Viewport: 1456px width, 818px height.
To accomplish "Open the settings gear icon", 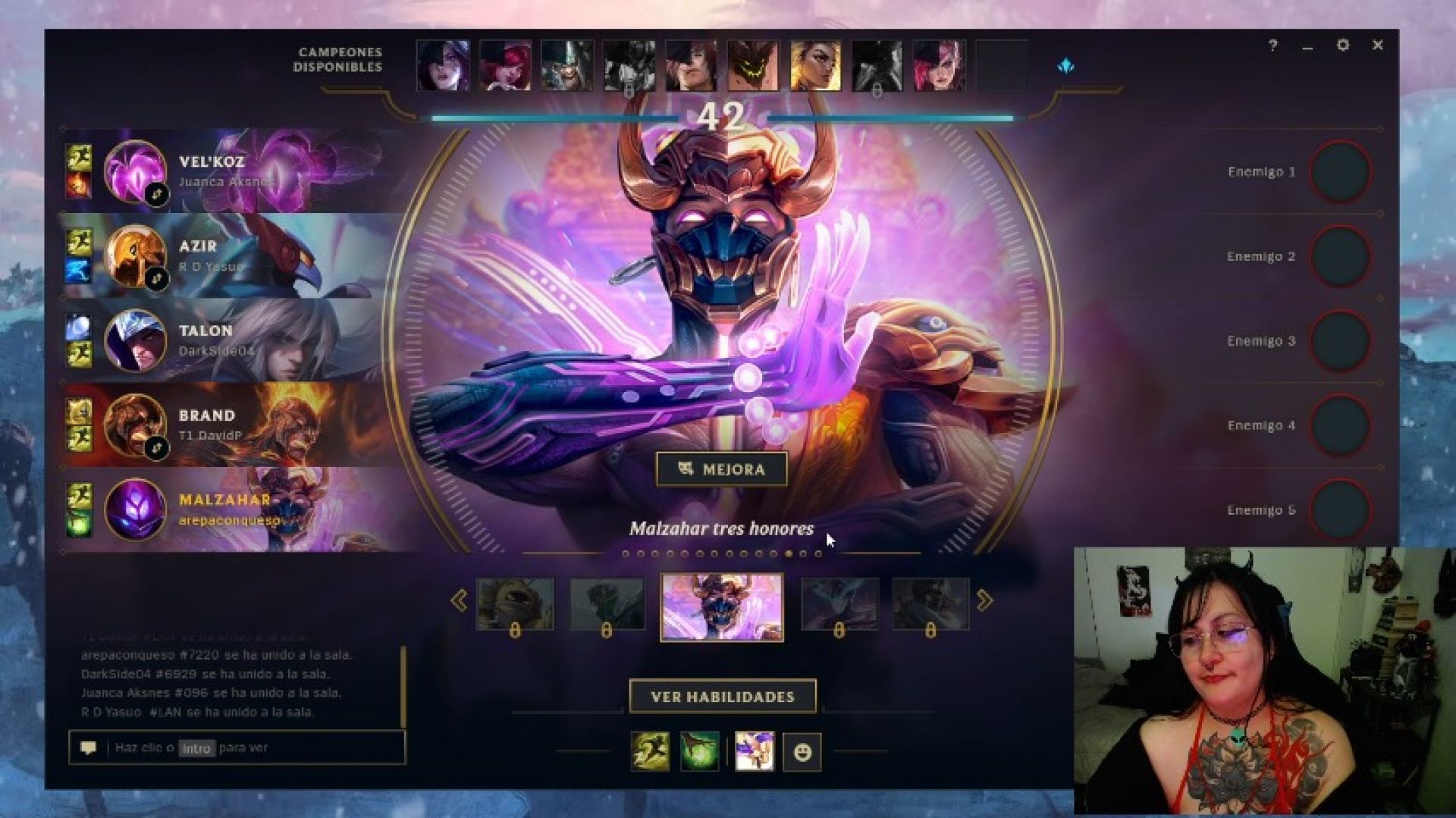I will [x=1343, y=45].
